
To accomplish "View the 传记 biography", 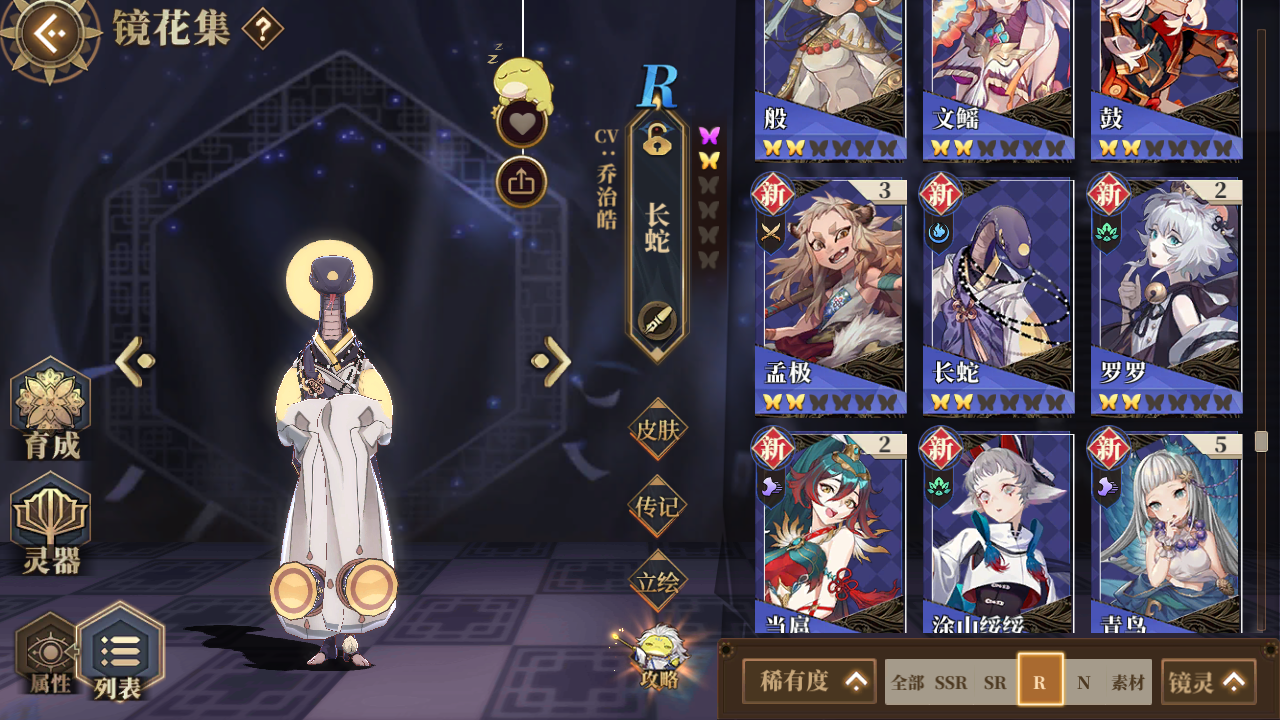I will coord(657,506).
